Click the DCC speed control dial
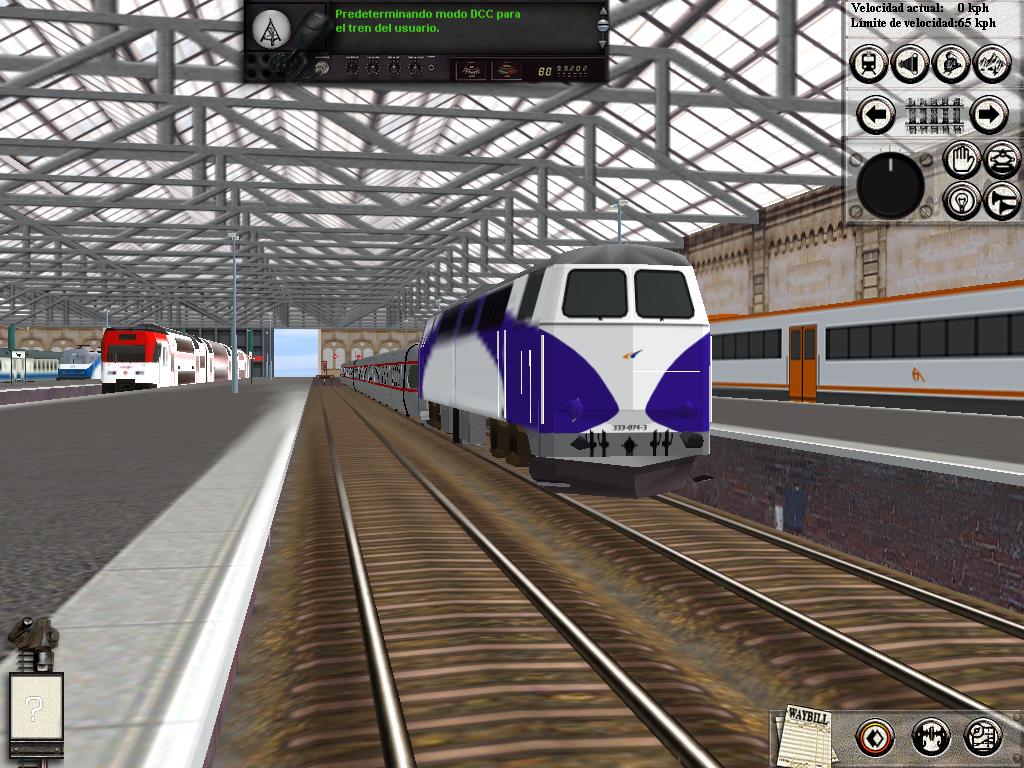The image size is (1024, 768). point(891,185)
